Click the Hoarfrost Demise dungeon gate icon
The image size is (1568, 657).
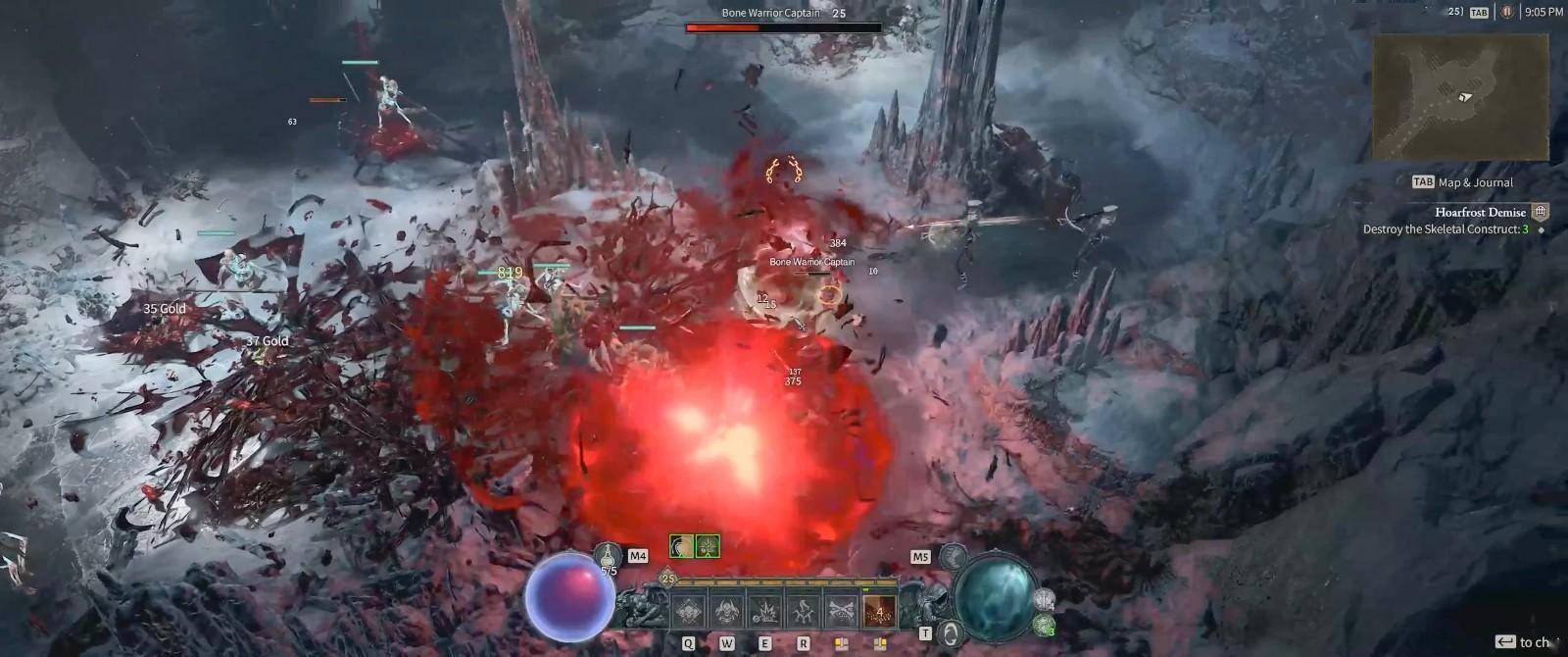(x=1541, y=212)
